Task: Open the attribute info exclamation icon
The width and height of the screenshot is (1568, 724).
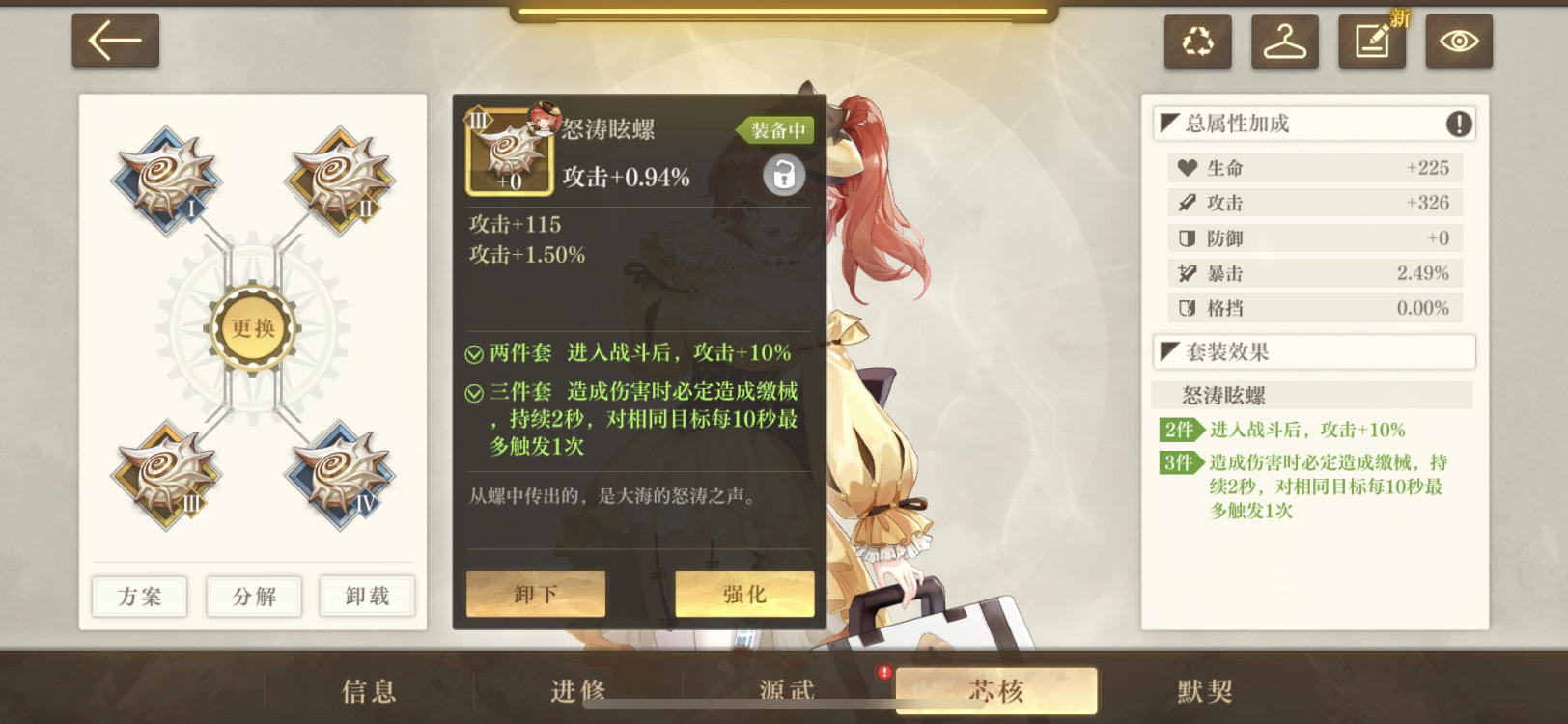Action: [x=1458, y=123]
